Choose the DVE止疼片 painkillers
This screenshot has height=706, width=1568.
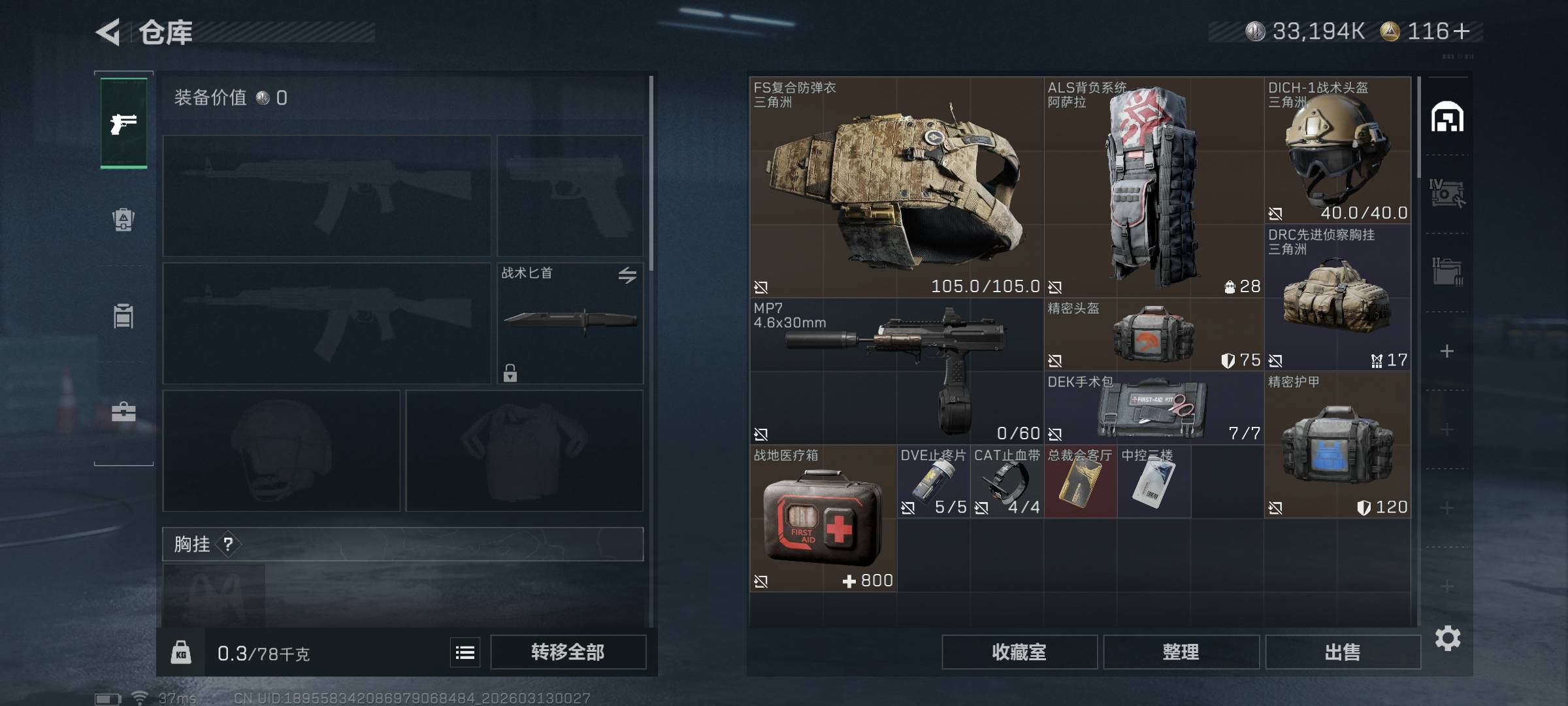tap(933, 482)
